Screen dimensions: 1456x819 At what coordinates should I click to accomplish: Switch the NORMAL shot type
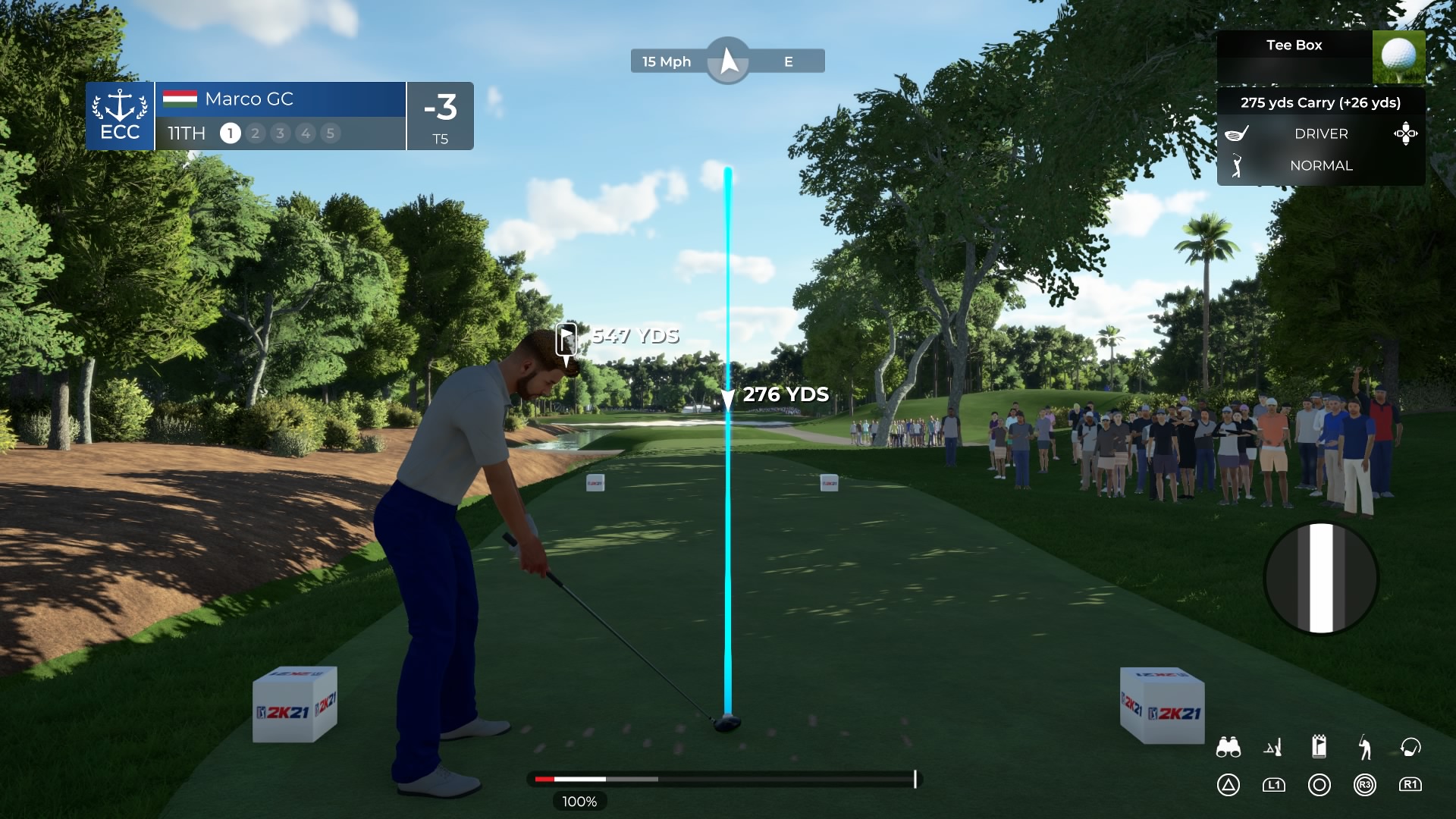click(1321, 165)
